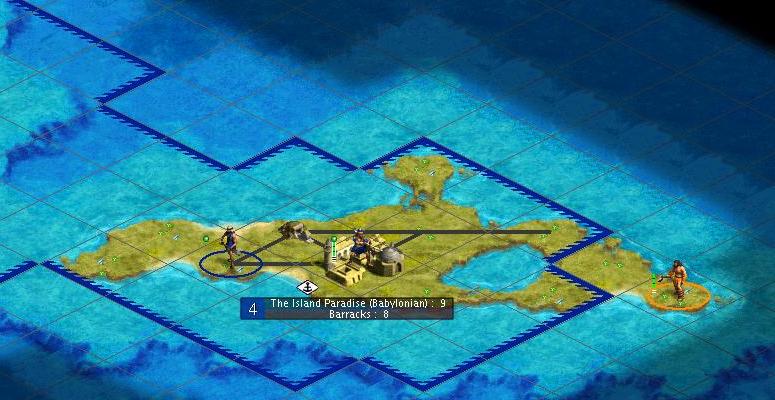This screenshot has width=775, height=400.
Task: Open The Island Paradise city name banner
Action: tap(357, 303)
